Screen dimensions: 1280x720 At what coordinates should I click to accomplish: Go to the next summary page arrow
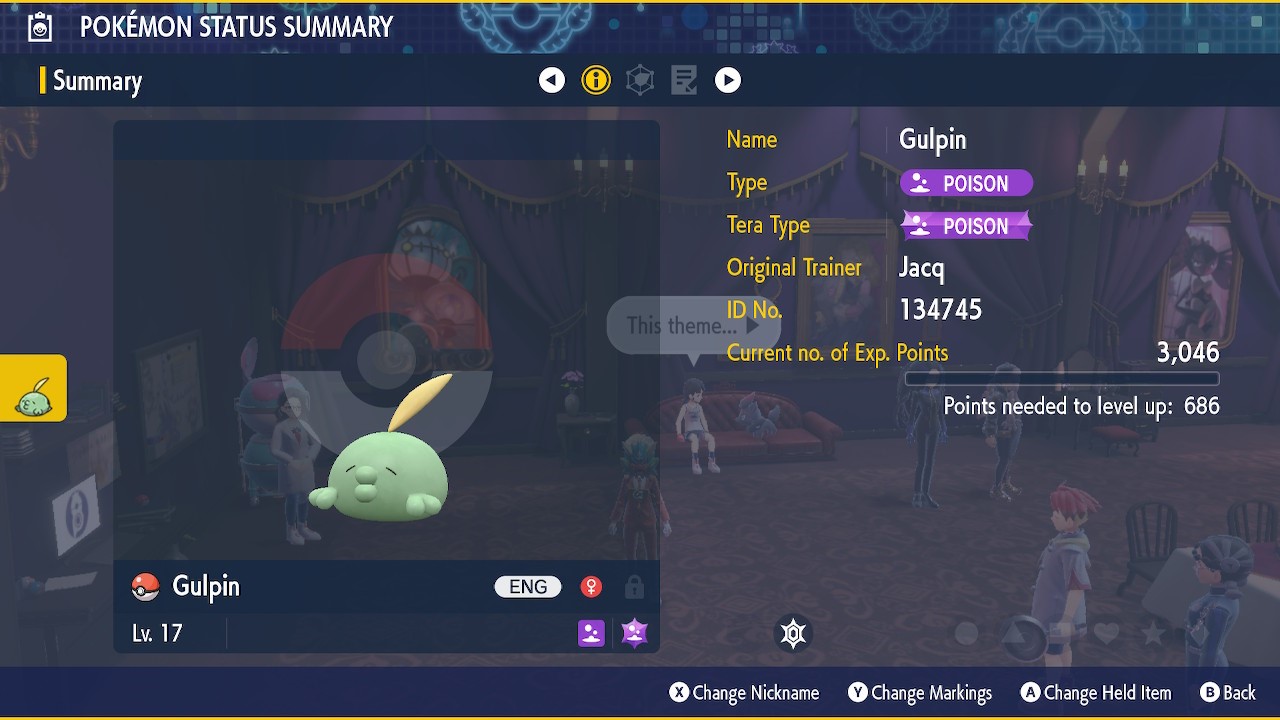point(728,80)
